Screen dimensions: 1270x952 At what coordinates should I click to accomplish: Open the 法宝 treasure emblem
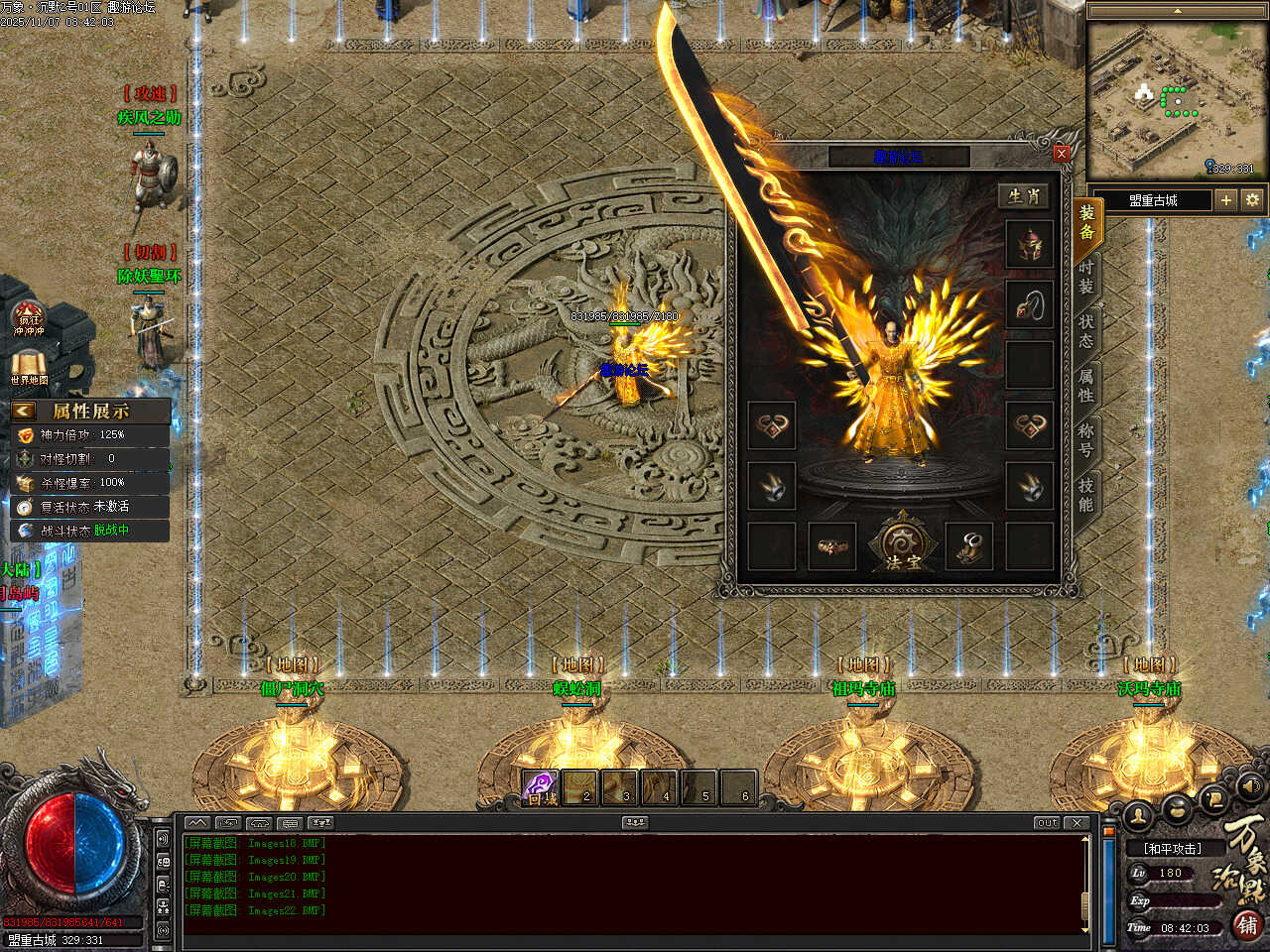(x=901, y=544)
